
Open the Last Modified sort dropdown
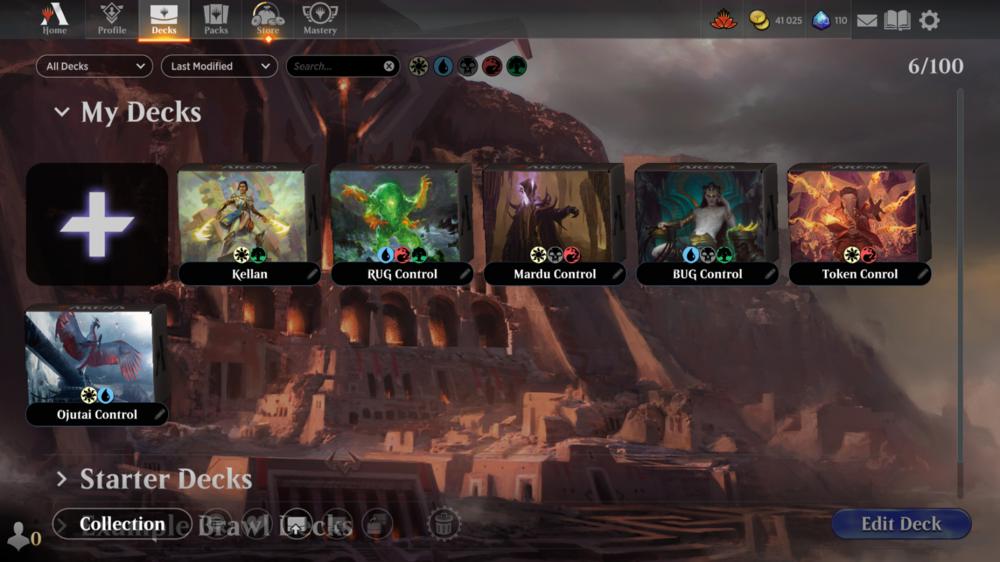pos(219,66)
